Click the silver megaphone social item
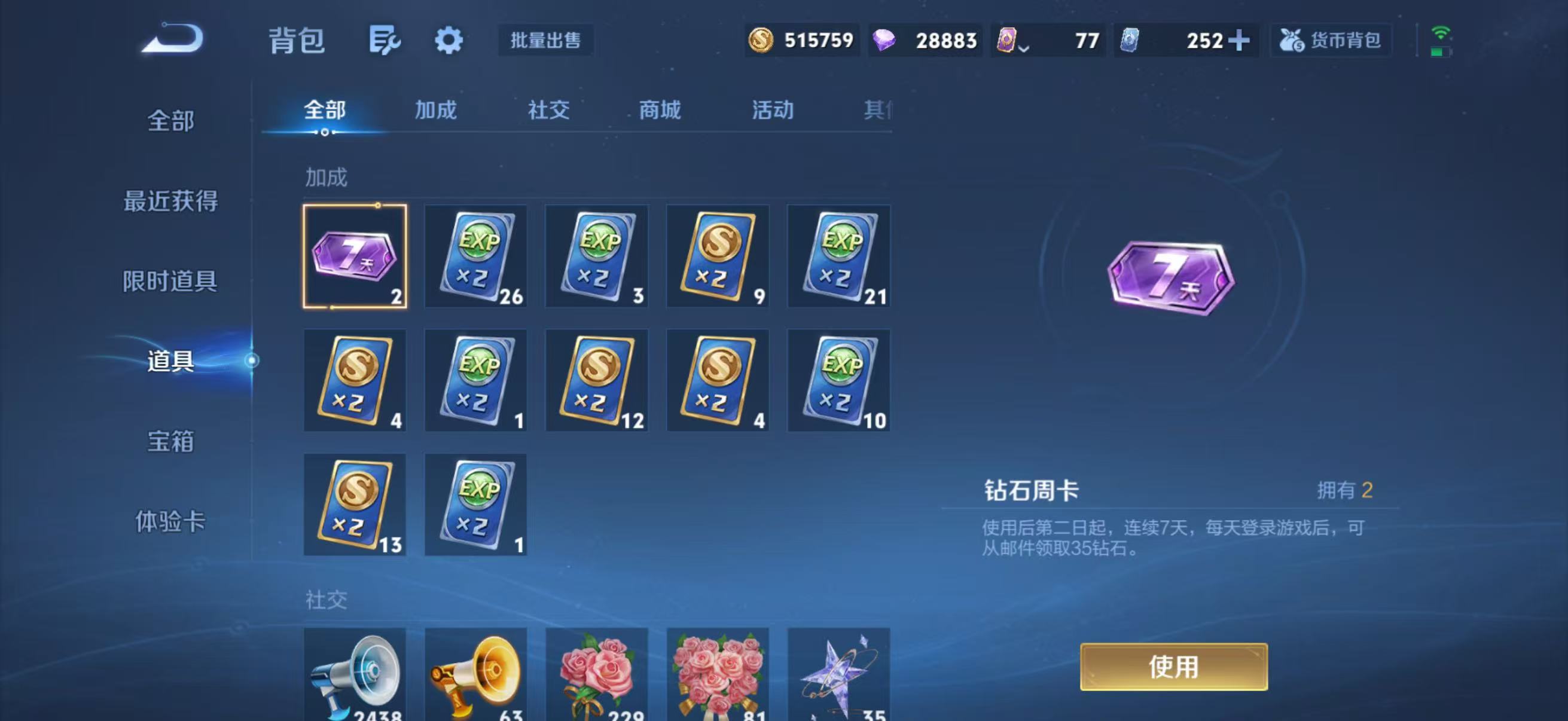The height and width of the screenshot is (721, 1568). pyautogui.click(x=355, y=676)
